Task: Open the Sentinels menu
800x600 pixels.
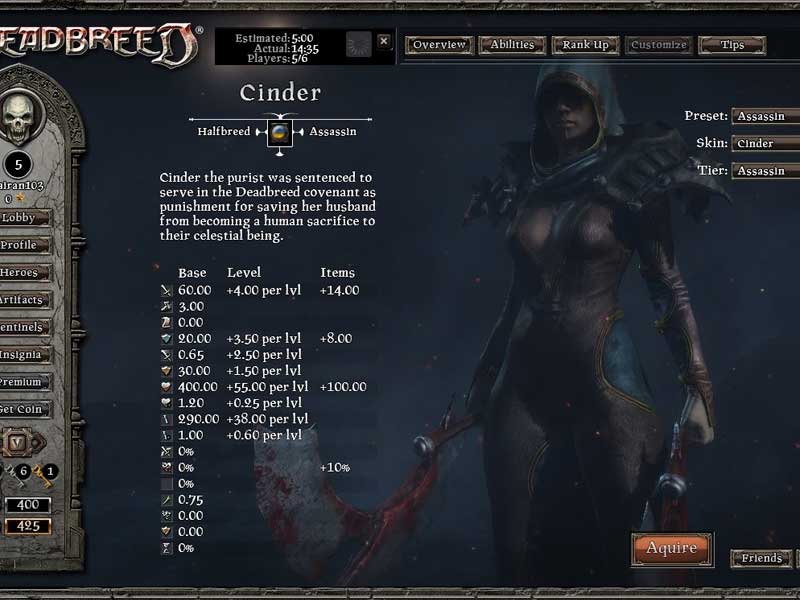Action: coord(20,327)
